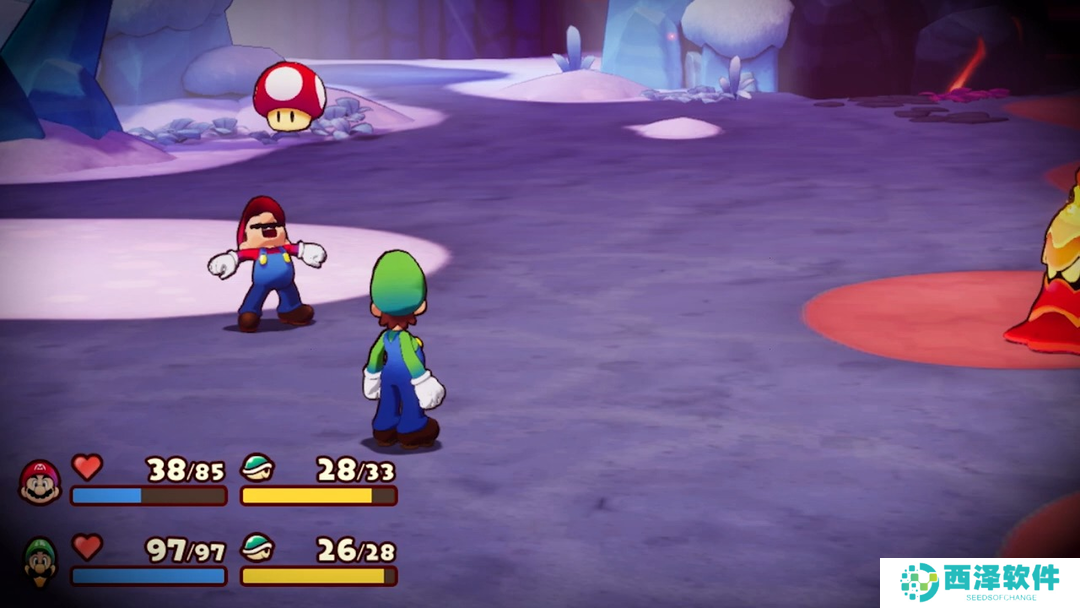Select Luigi's portrait icon
The width and height of the screenshot is (1080, 608).
click(x=40, y=560)
